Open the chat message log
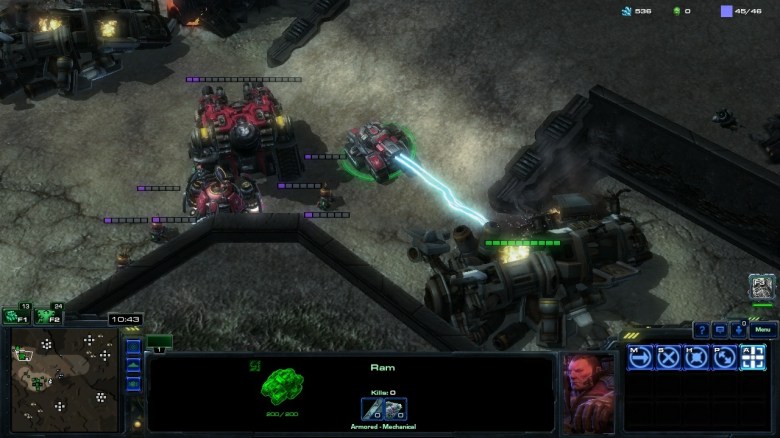The height and width of the screenshot is (438, 780). [x=719, y=330]
